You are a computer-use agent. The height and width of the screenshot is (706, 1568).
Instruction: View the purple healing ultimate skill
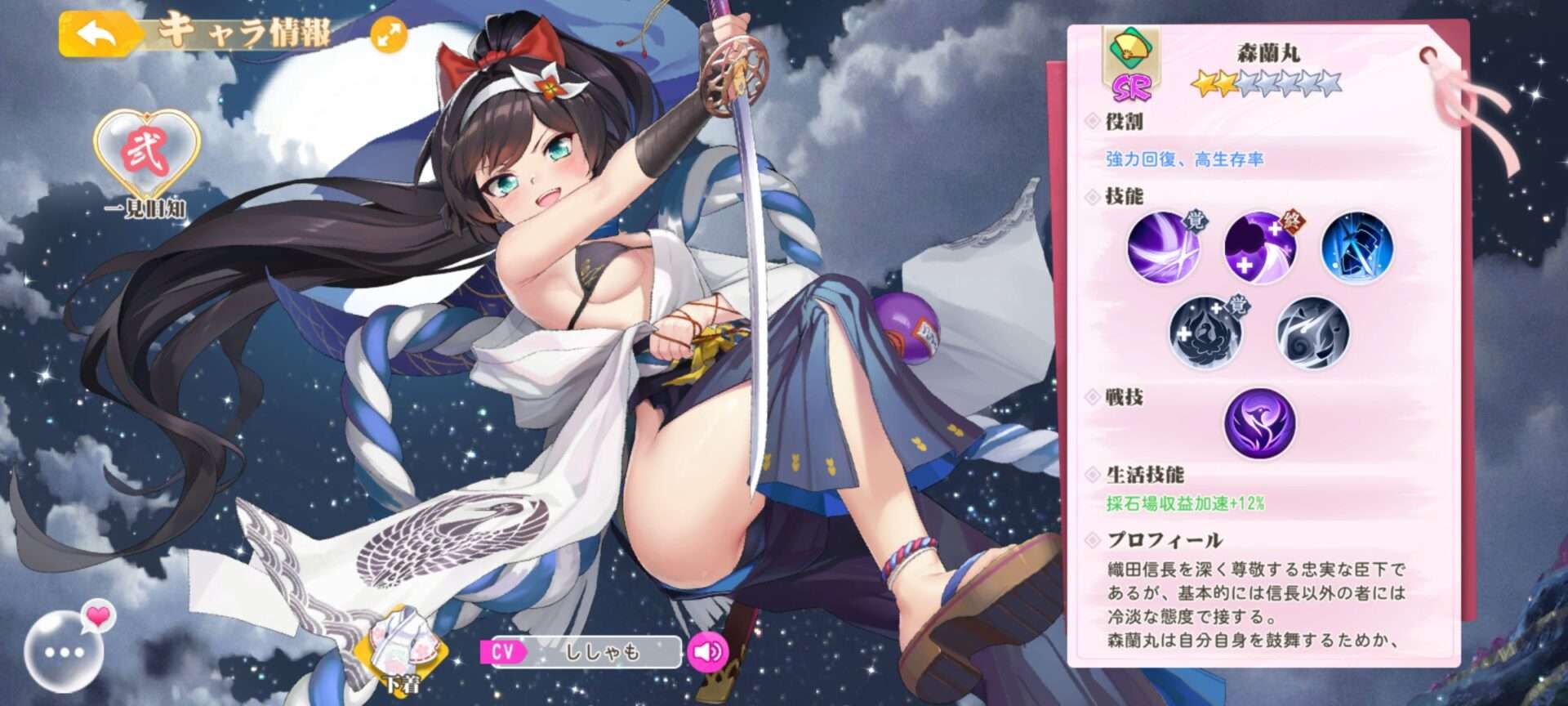[x=1260, y=248]
